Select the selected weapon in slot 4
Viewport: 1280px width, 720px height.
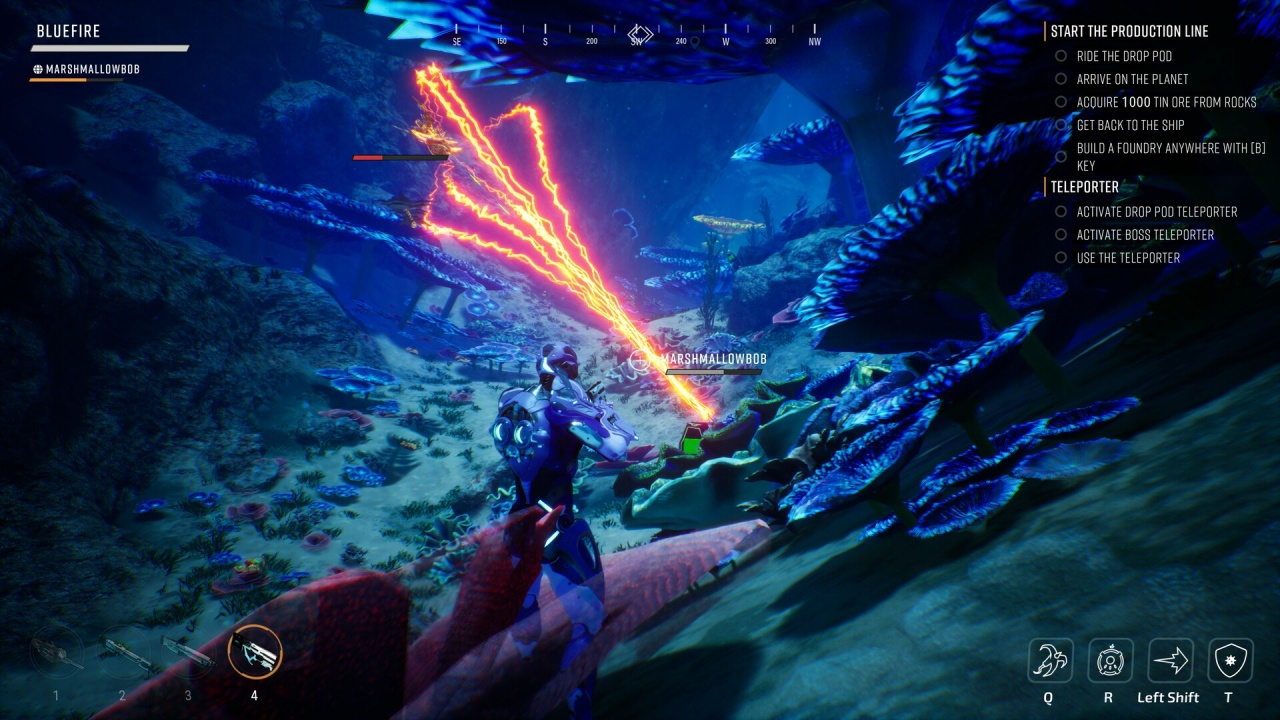pyautogui.click(x=254, y=652)
